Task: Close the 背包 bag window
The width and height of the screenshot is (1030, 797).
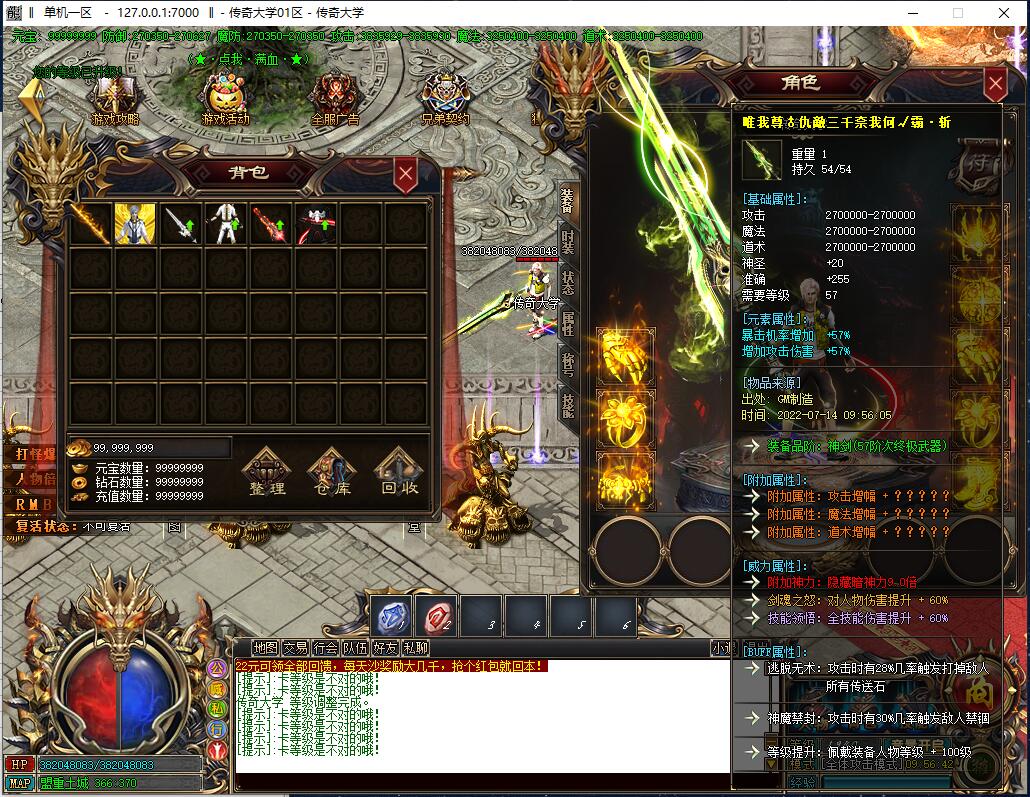Action: [x=405, y=174]
